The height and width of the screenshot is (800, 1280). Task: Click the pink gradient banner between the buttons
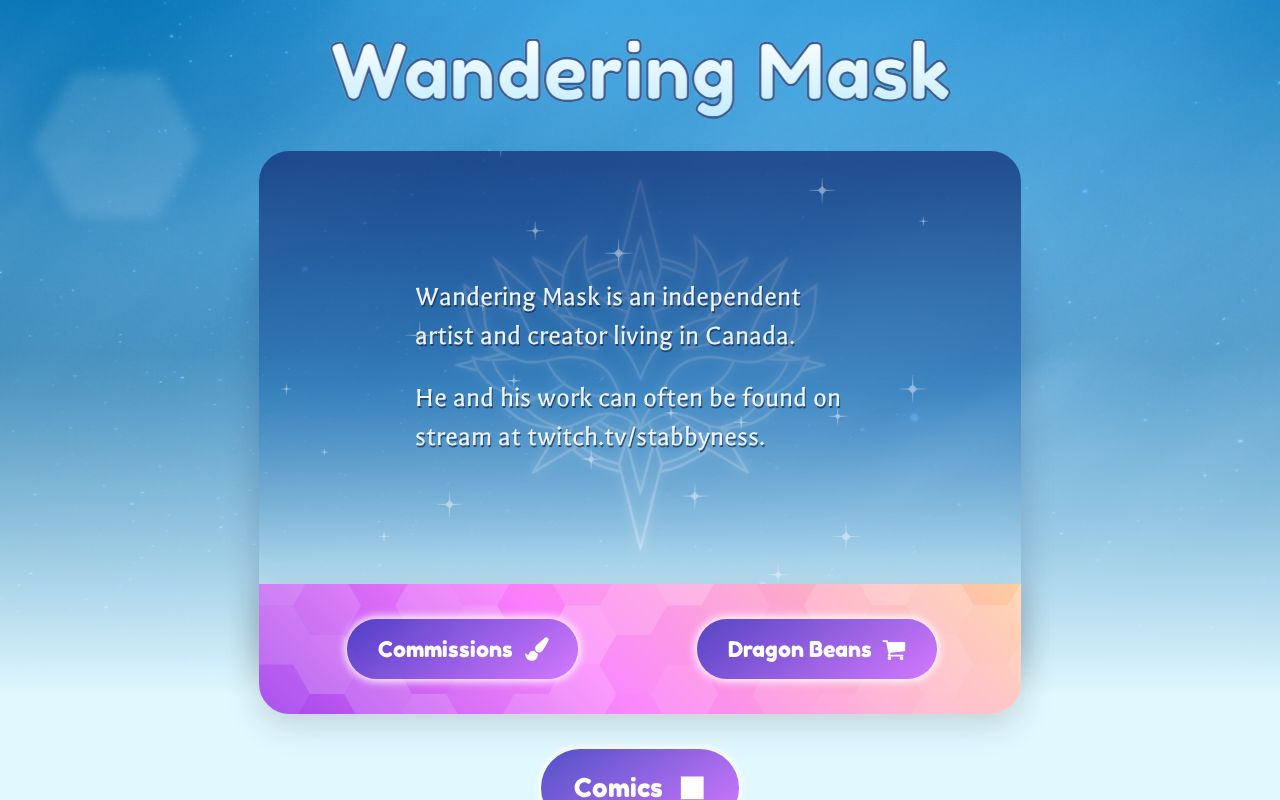(x=639, y=648)
